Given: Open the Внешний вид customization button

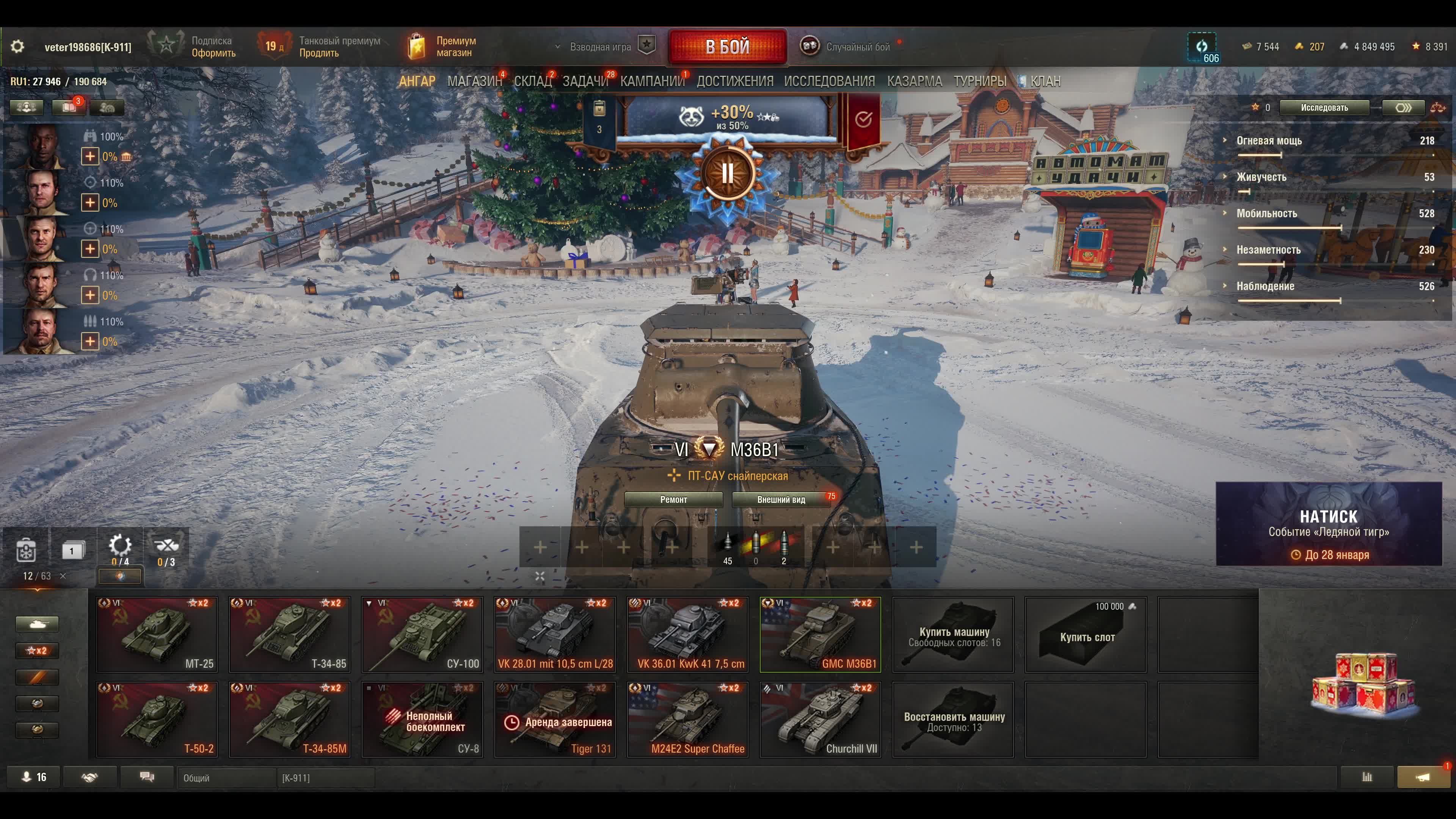Looking at the screenshot, I should tap(781, 500).
